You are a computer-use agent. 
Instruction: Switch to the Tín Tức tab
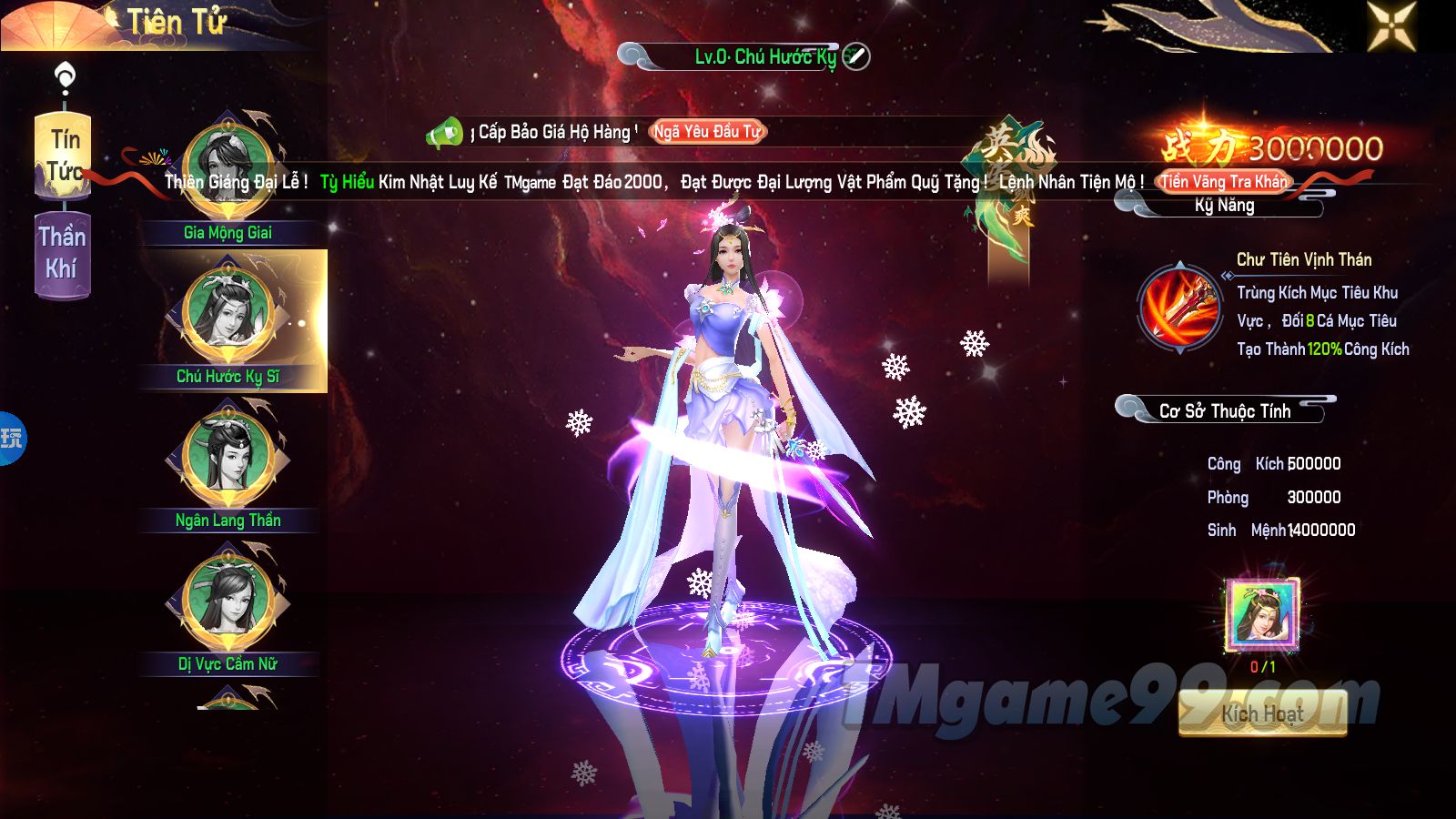[63, 155]
